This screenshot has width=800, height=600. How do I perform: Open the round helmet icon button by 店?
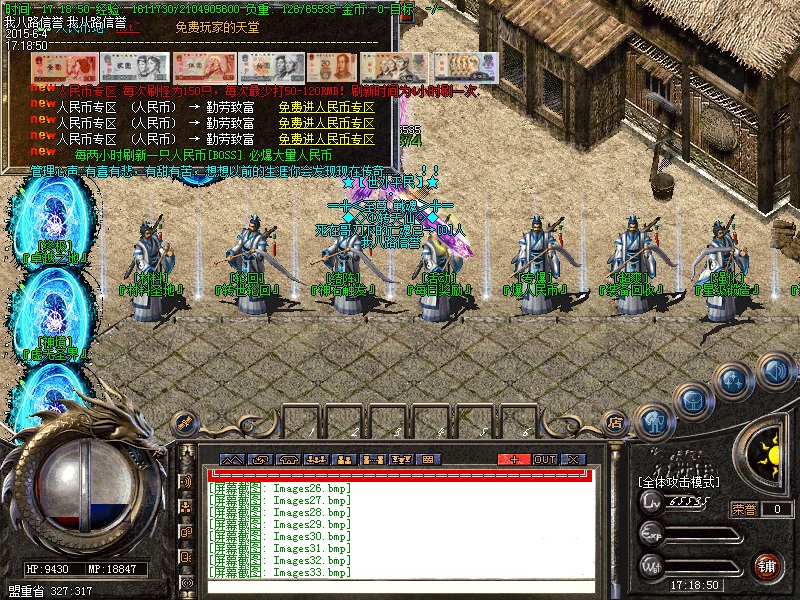pyautogui.click(x=654, y=420)
